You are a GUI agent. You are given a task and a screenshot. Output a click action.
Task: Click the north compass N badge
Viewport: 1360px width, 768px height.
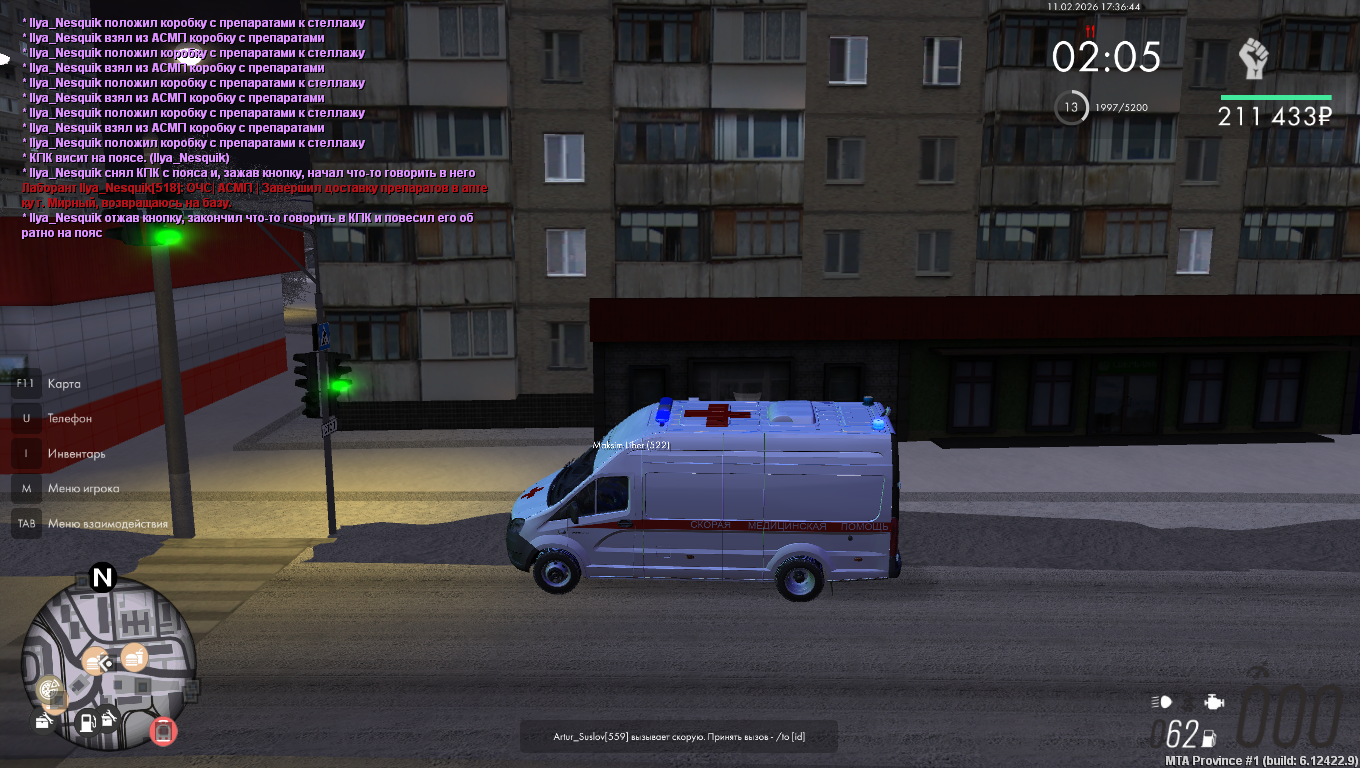pyautogui.click(x=102, y=577)
